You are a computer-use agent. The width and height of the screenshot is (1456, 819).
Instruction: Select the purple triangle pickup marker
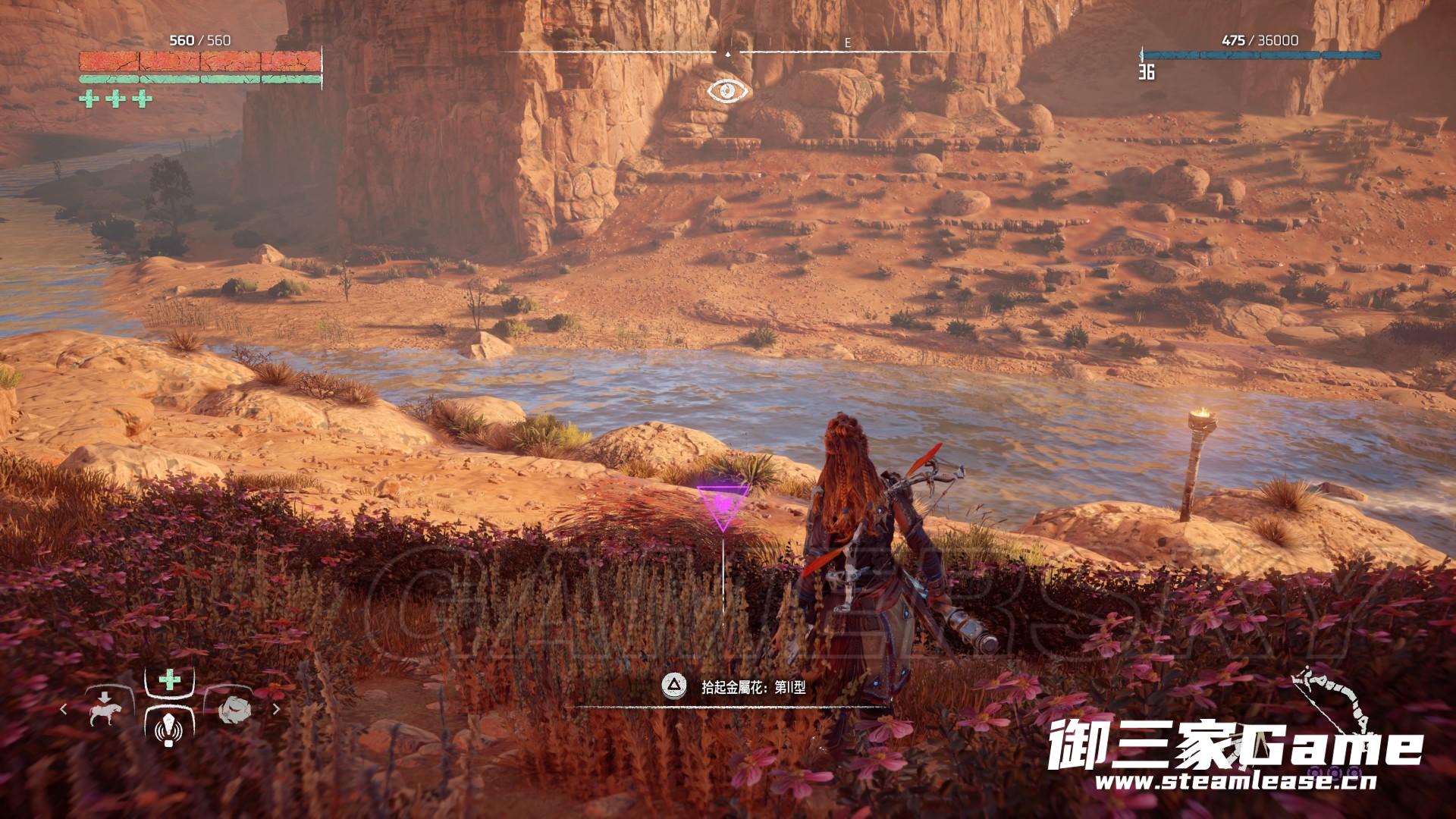723,505
